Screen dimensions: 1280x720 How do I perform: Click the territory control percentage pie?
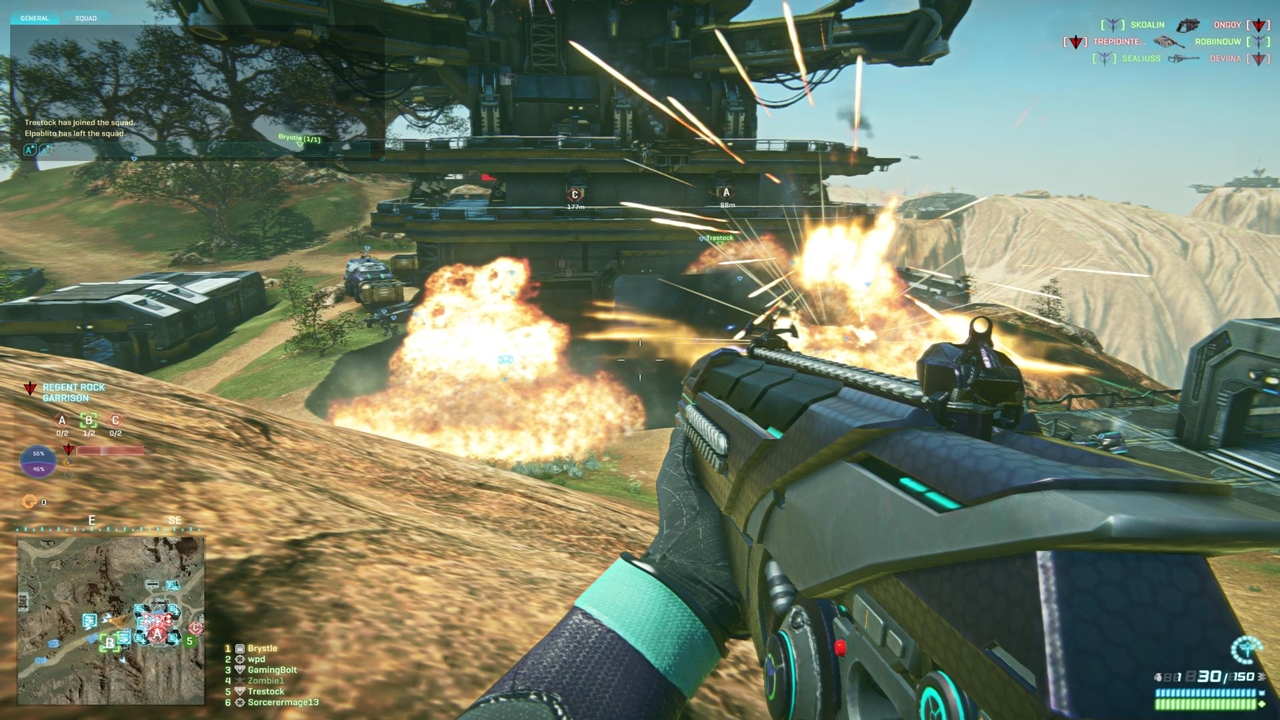38,461
